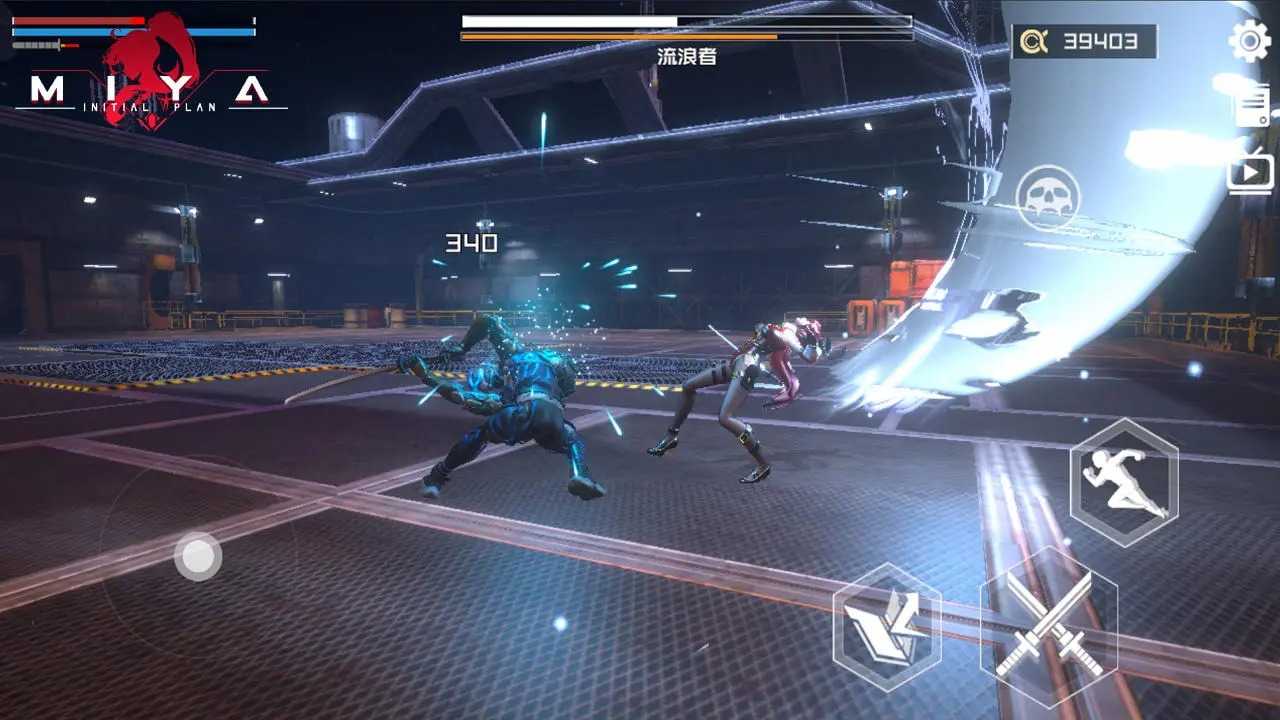Attack with the crossed swords button
The width and height of the screenshot is (1280, 720).
[x=1049, y=627]
